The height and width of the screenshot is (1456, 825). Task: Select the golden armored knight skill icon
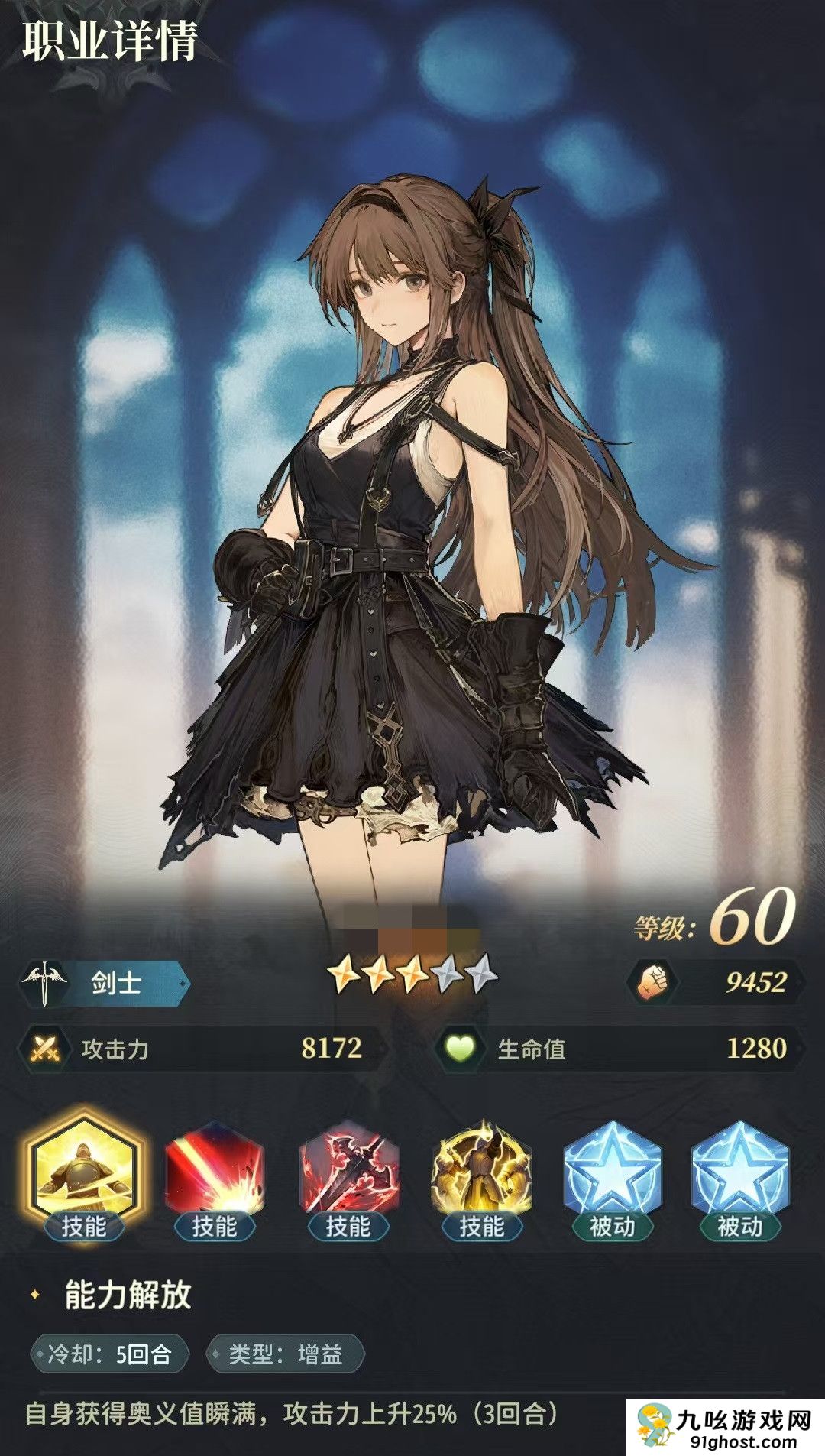point(83,1169)
